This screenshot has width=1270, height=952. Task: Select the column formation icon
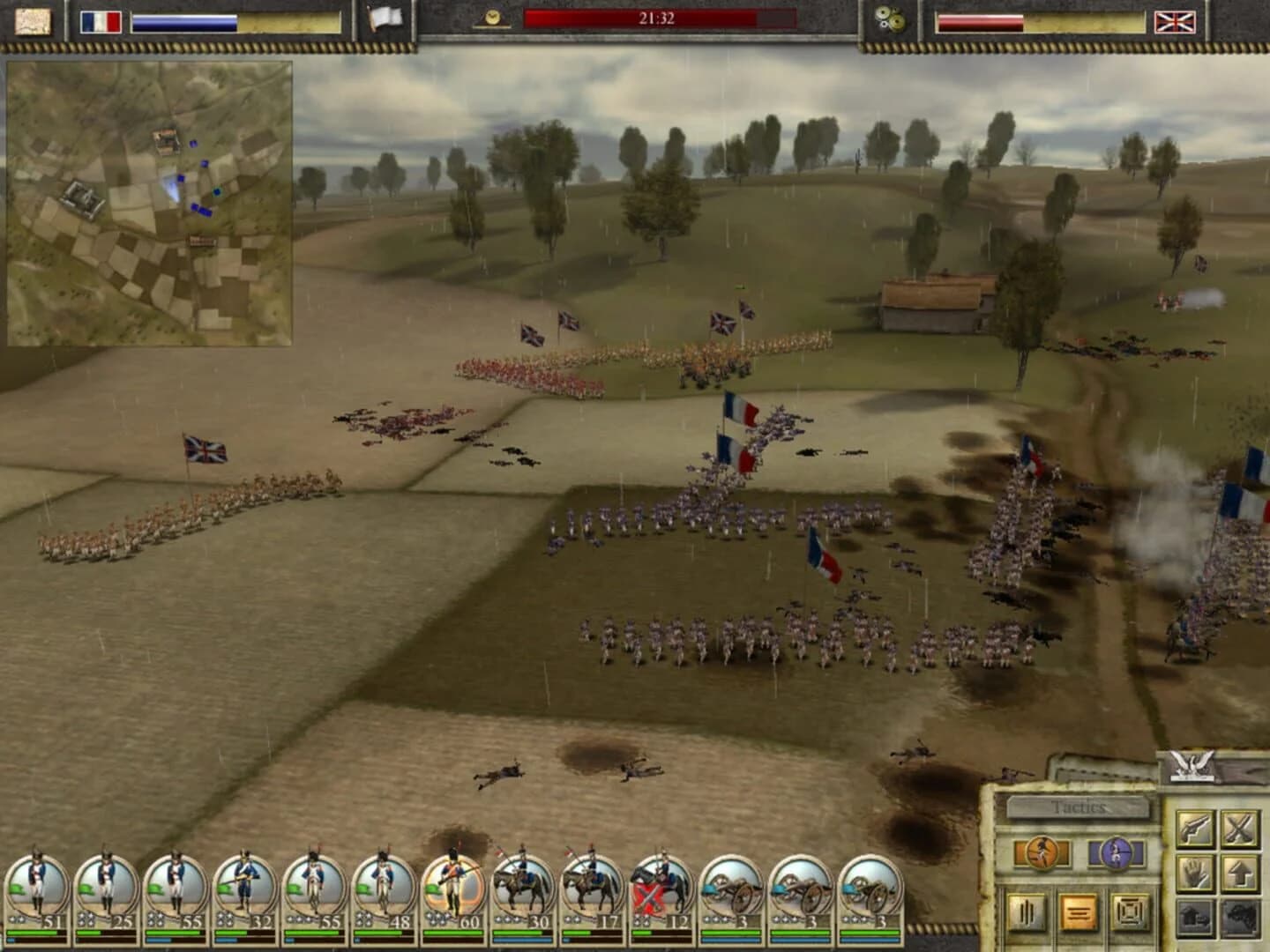click(1025, 911)
